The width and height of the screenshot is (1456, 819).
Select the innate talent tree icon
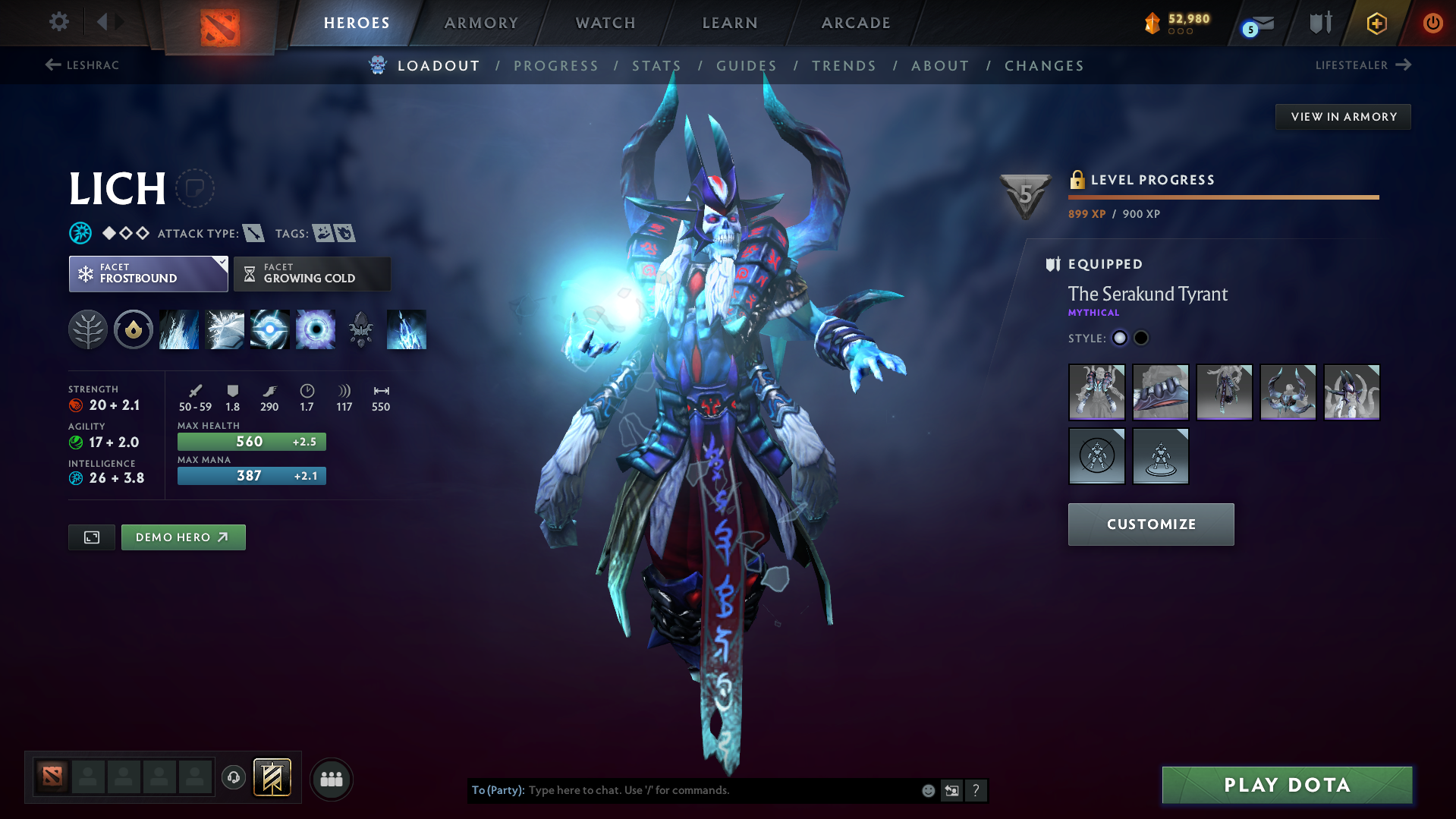[88, 329]
